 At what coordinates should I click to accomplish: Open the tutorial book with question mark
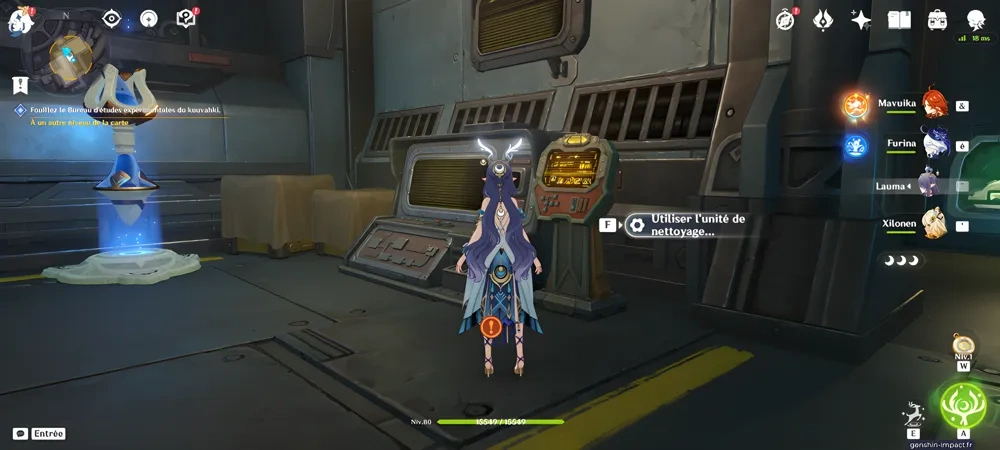(x=185, y=19)
